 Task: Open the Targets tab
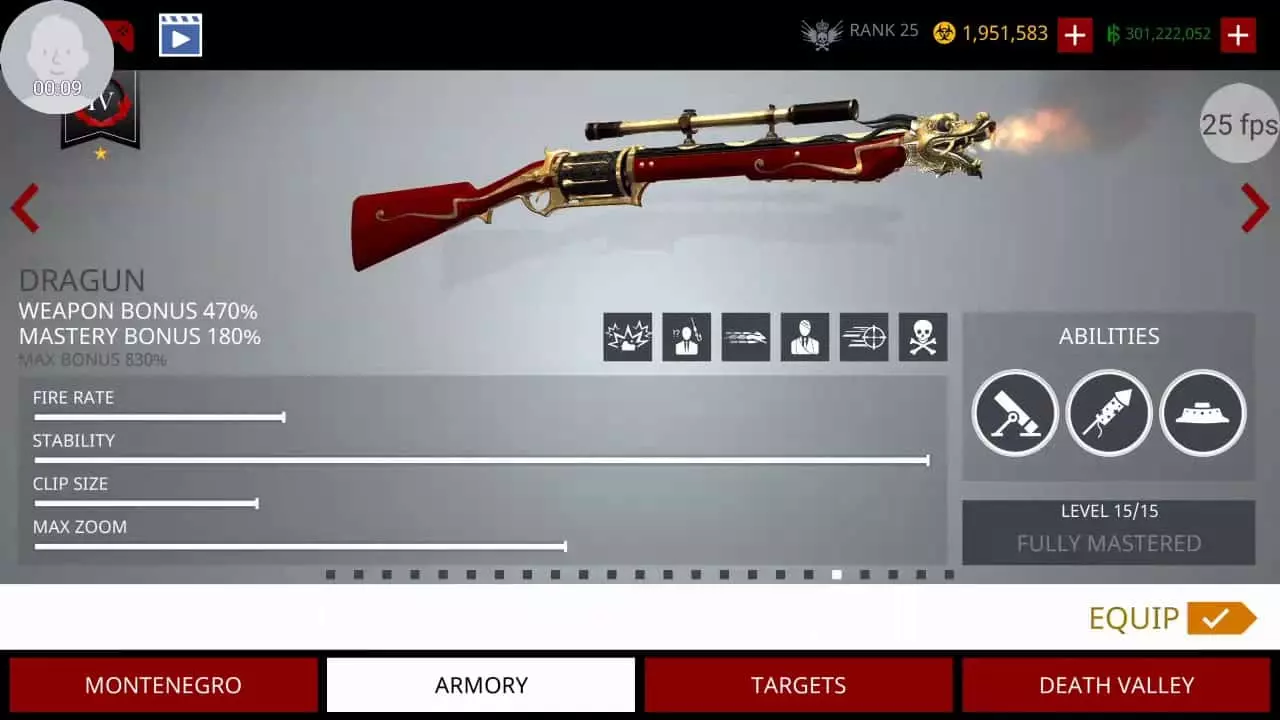[x=798, y=685]
